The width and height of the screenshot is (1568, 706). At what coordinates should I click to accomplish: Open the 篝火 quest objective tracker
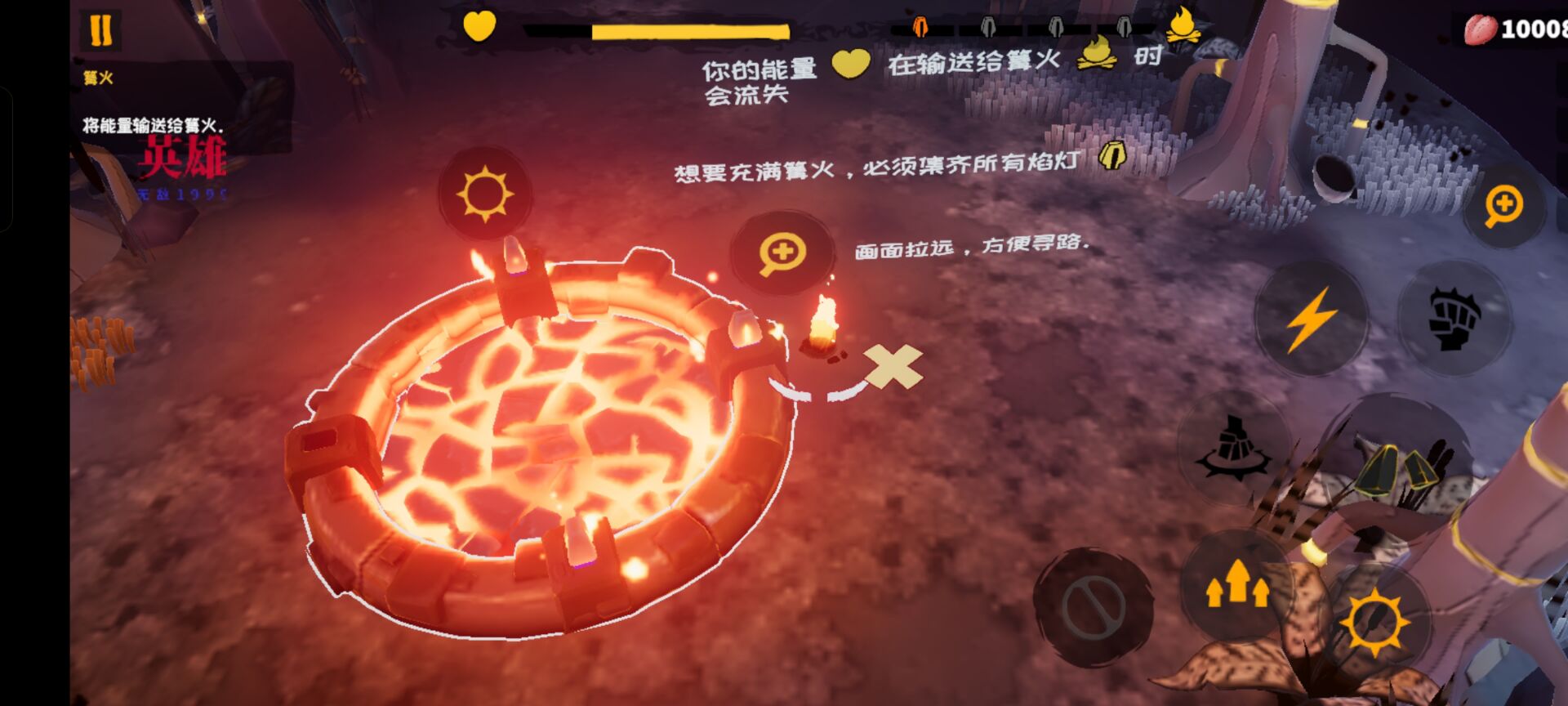click(98, 78)
